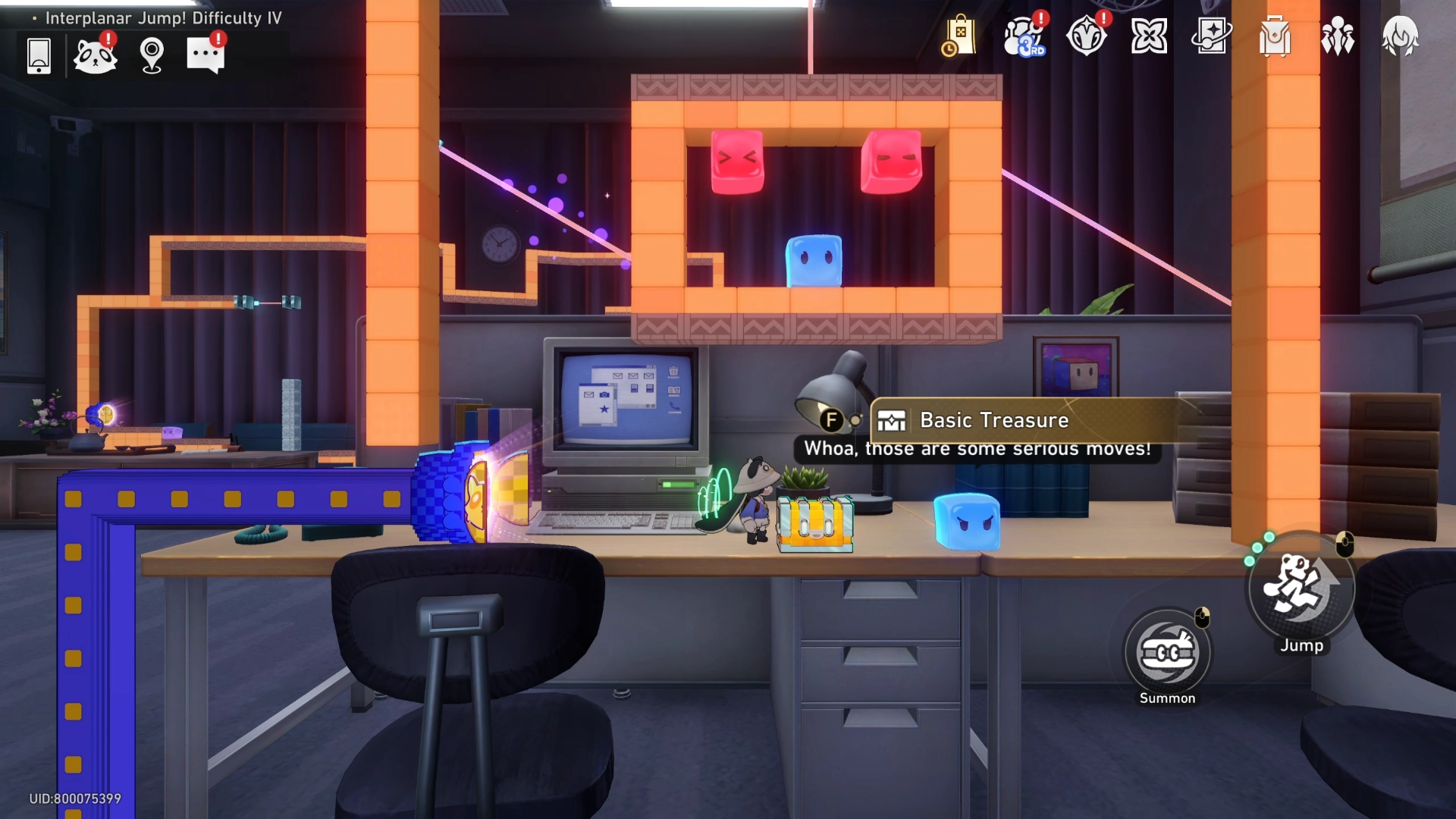This screenshot has width=1456, height=819.
Task: Open the shopping bag store icon
Action: (x=959, y=36)
